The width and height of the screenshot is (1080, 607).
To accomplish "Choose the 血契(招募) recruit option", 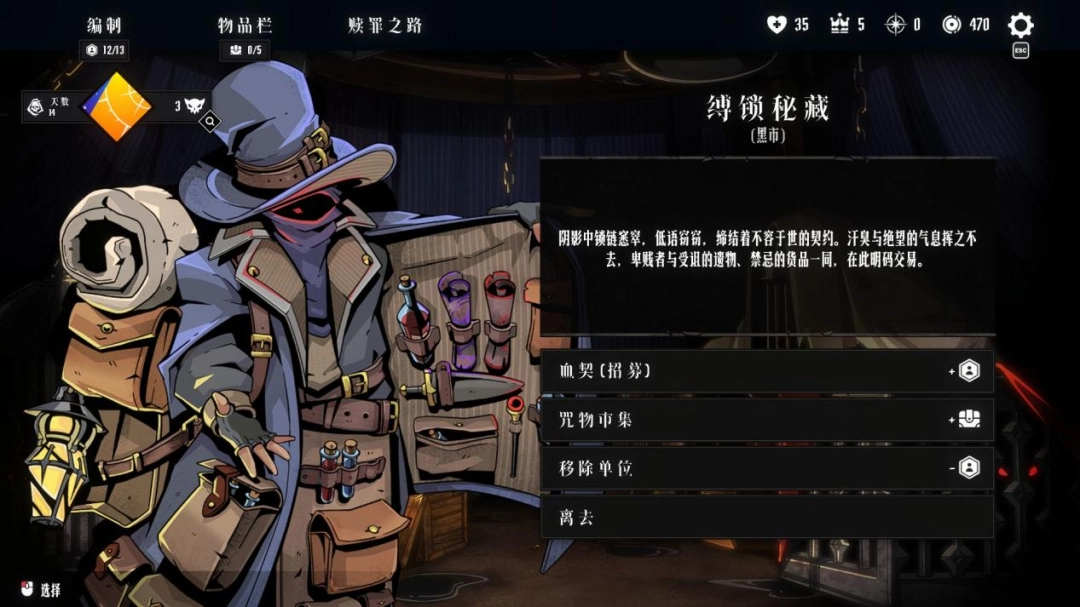I will click(x=766, y=371).
